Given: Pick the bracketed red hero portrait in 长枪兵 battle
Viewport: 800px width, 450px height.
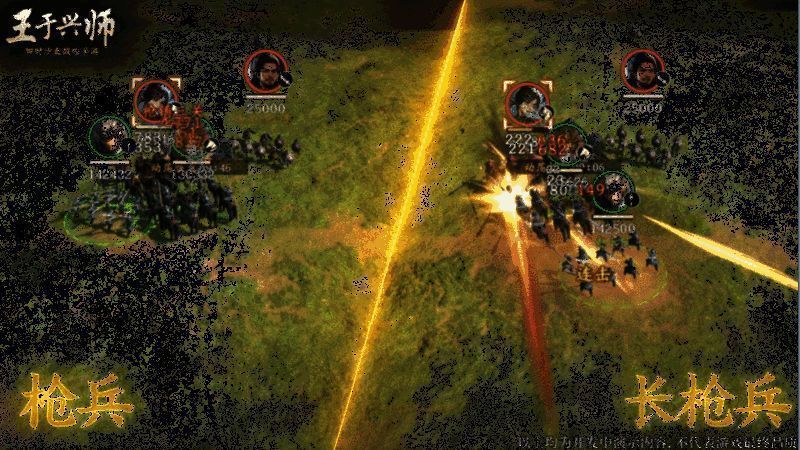Looking at the screenshot, I should [x=525, y=103].
